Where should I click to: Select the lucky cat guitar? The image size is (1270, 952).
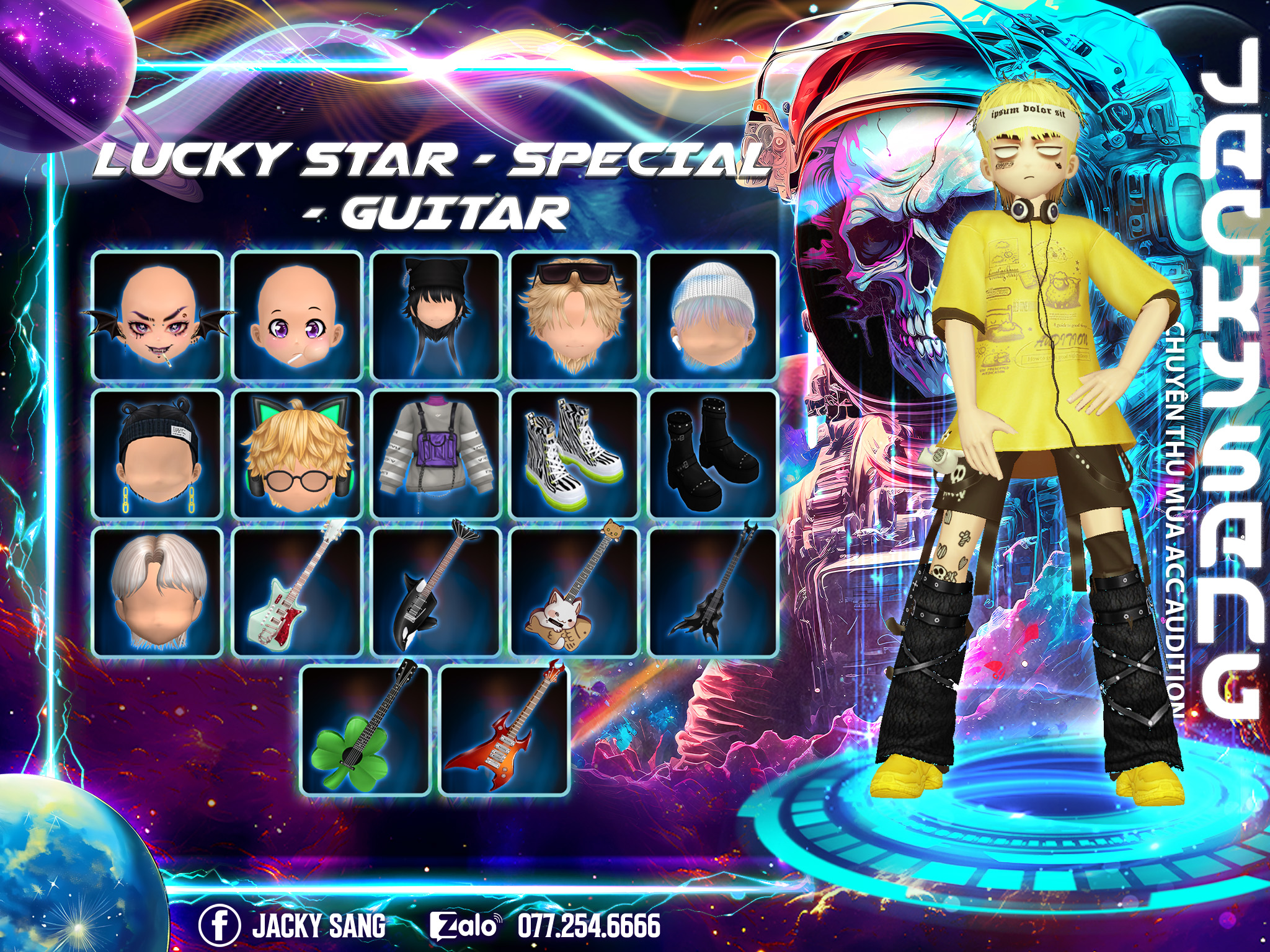[575, 593]
